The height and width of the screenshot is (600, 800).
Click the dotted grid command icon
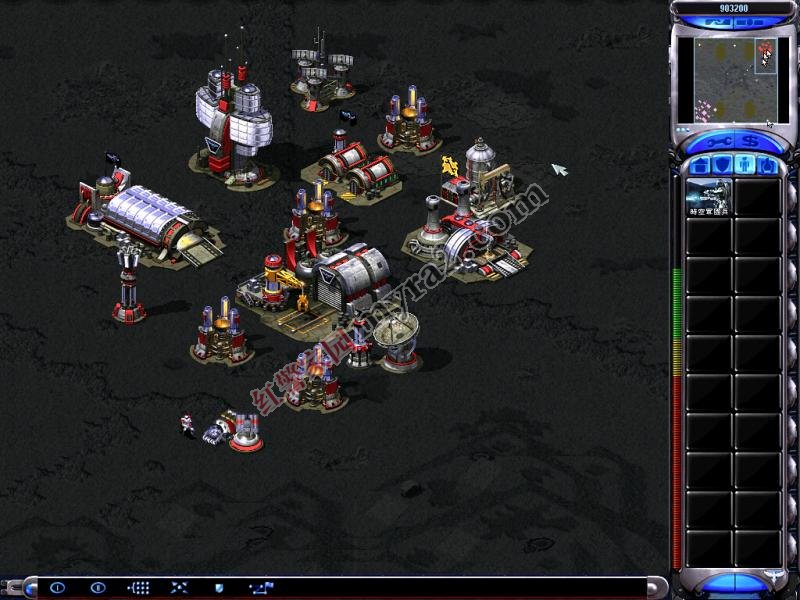click(x=140, y=588)
